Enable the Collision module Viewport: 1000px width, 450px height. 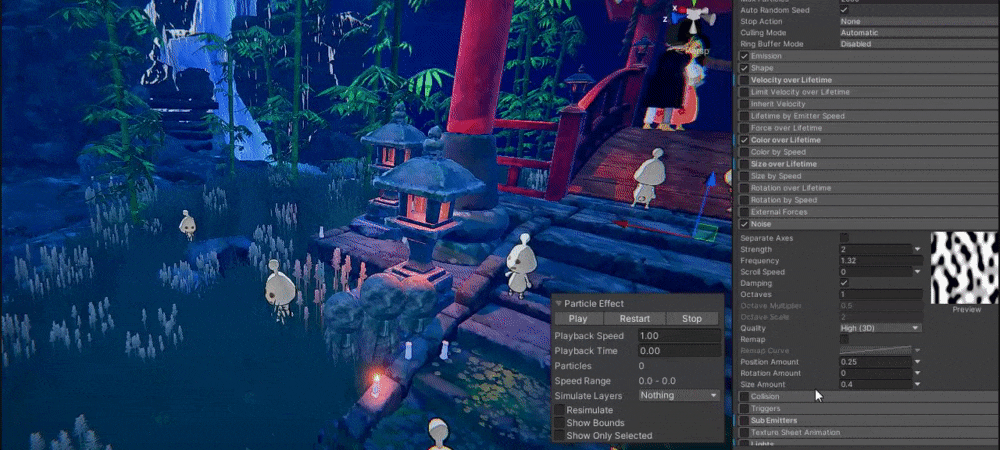(744, 397)
